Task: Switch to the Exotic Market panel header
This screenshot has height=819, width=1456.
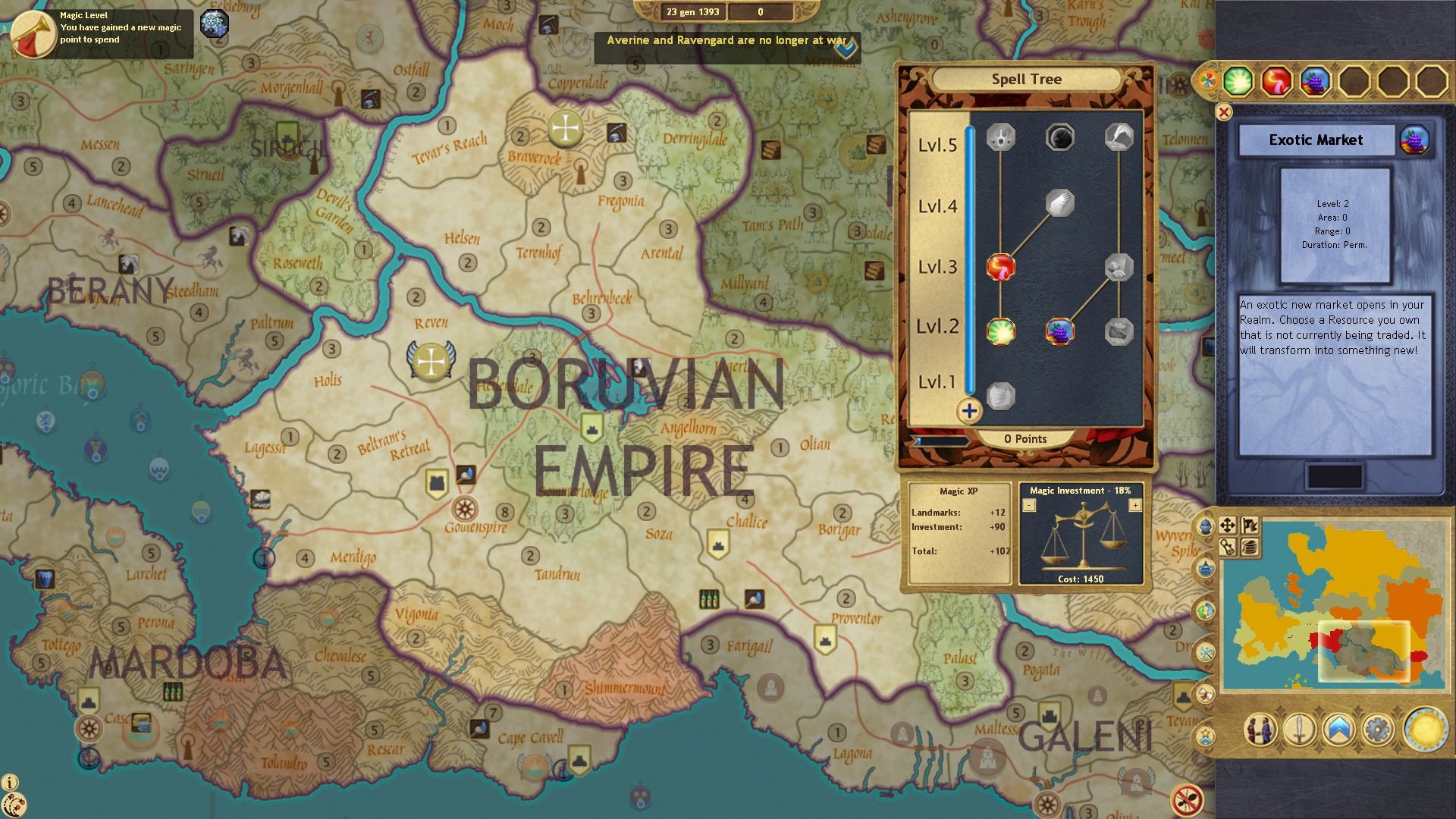Action: (x=1316, y=140)
